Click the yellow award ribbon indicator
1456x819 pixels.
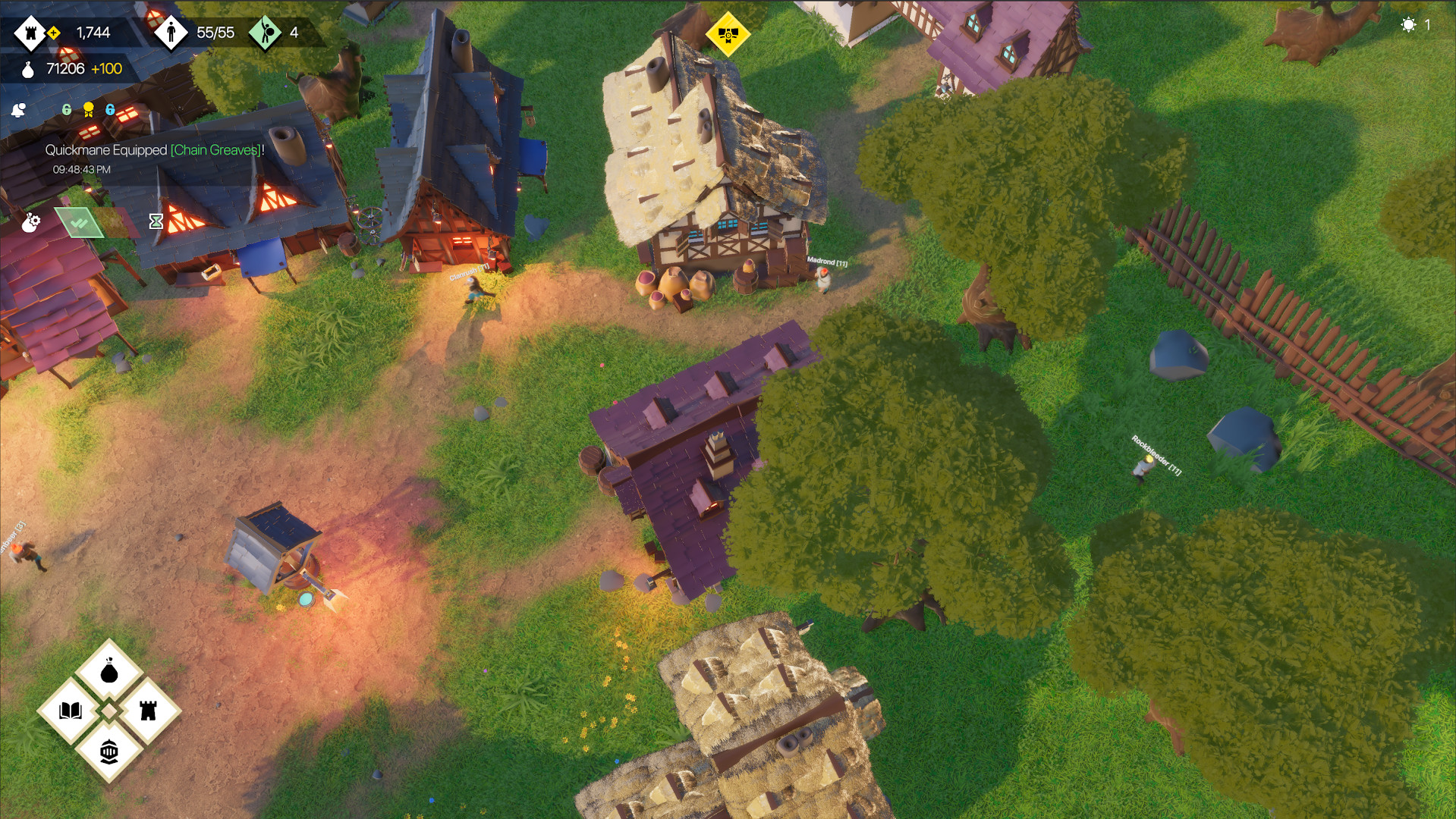click(88, 109)
